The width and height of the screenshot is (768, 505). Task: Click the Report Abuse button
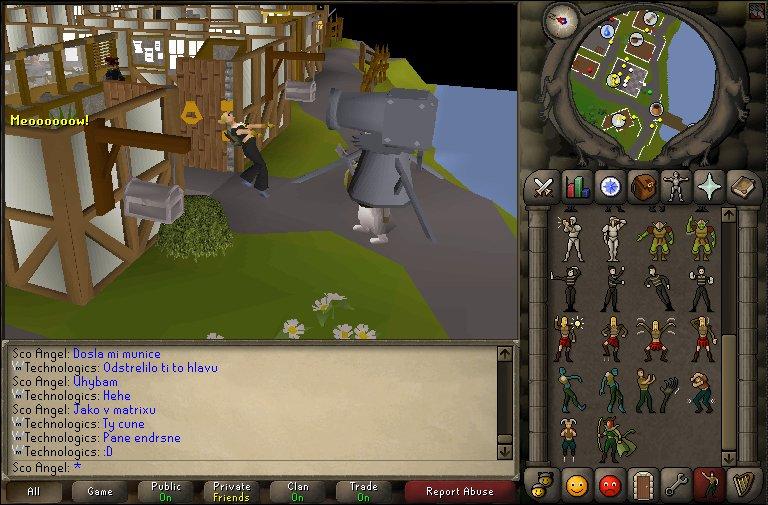(x=459, y=491)
